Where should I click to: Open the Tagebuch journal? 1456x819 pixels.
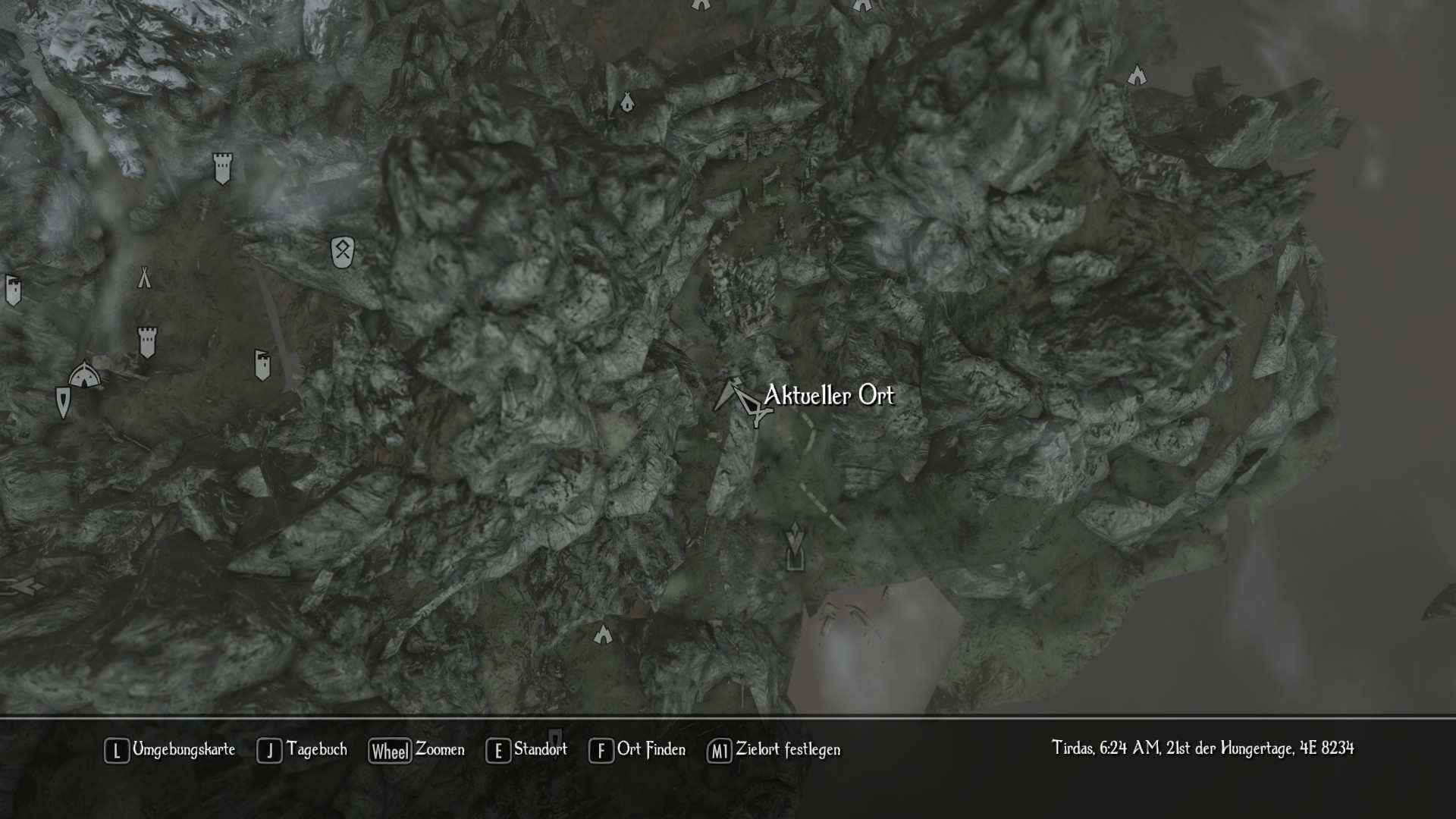coord(302,750)
